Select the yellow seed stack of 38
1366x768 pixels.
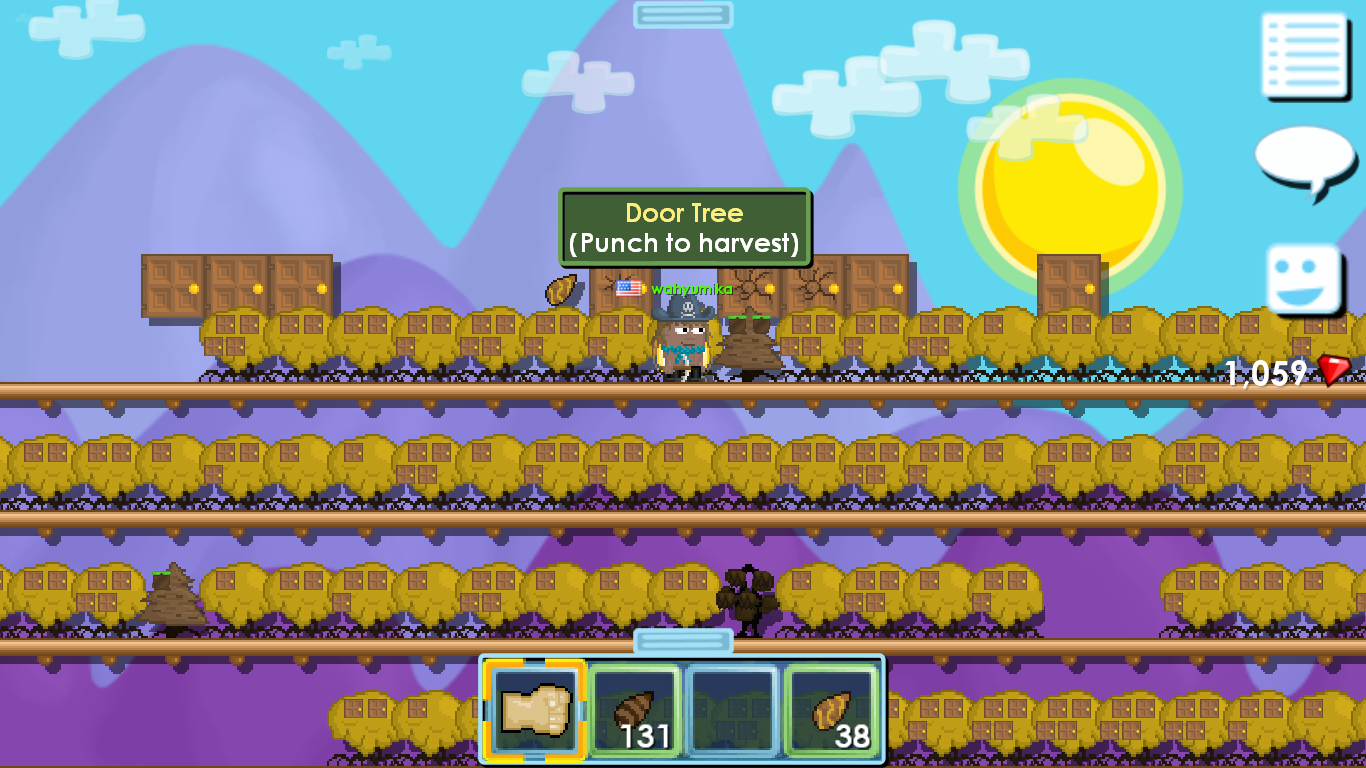tap(832, 708)
